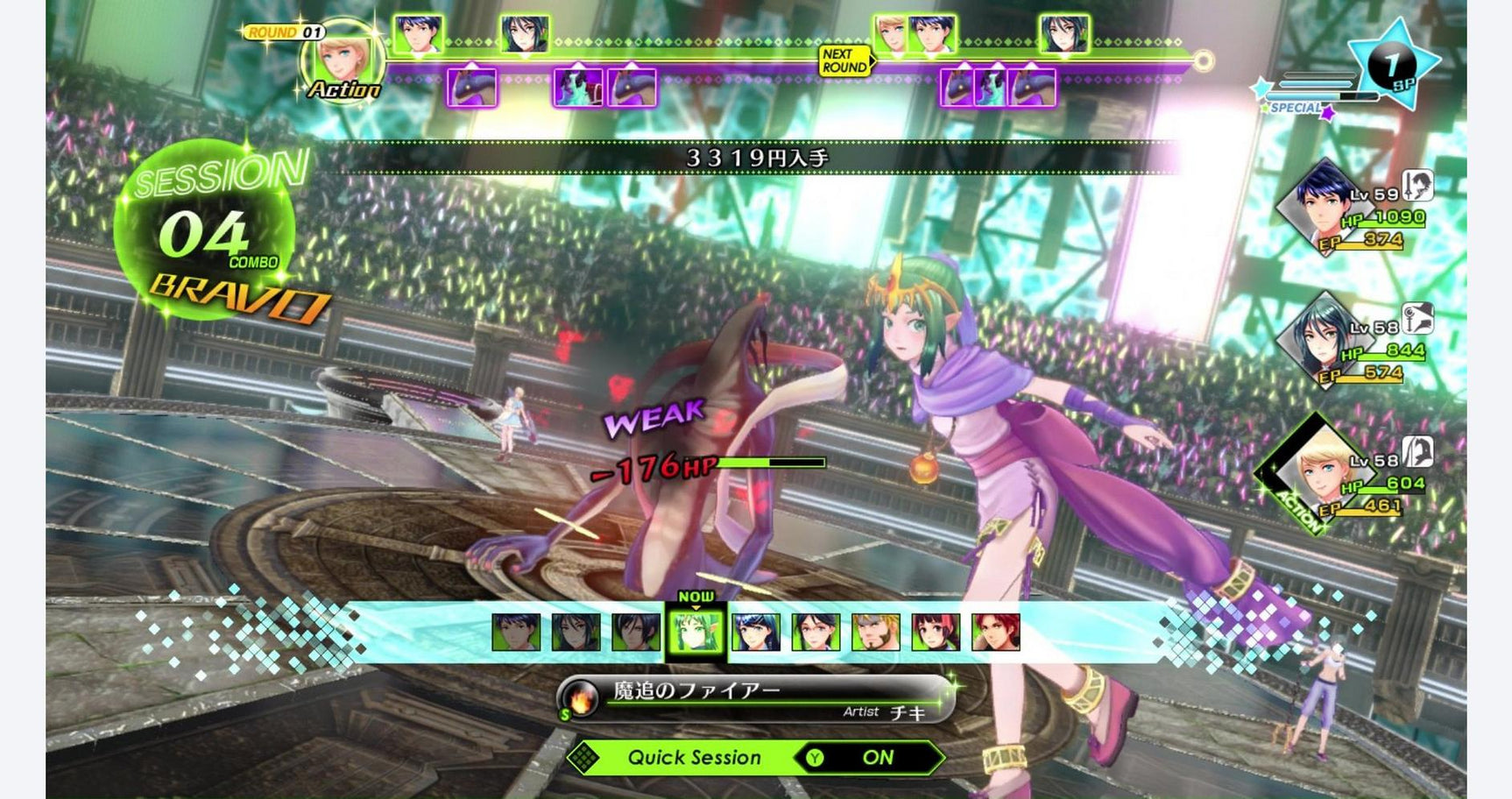Click the first purple enemy icon in turn order
The height and width of the screenshot is (799, 1512).
point(471,88)
